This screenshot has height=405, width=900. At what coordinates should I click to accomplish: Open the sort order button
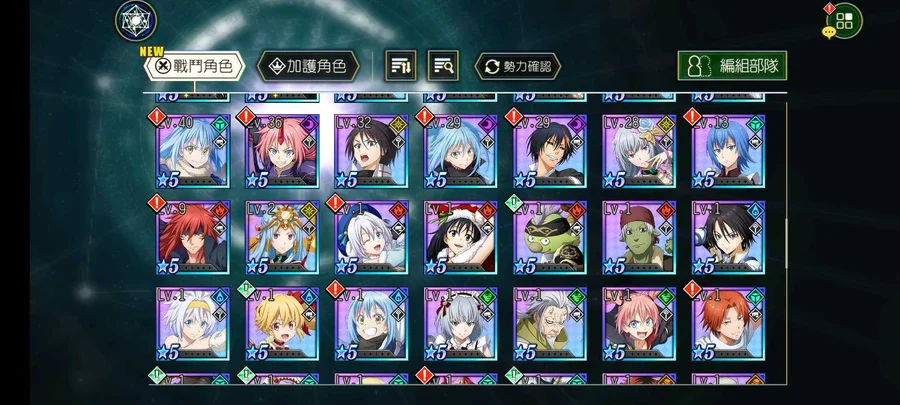point(401,66)
